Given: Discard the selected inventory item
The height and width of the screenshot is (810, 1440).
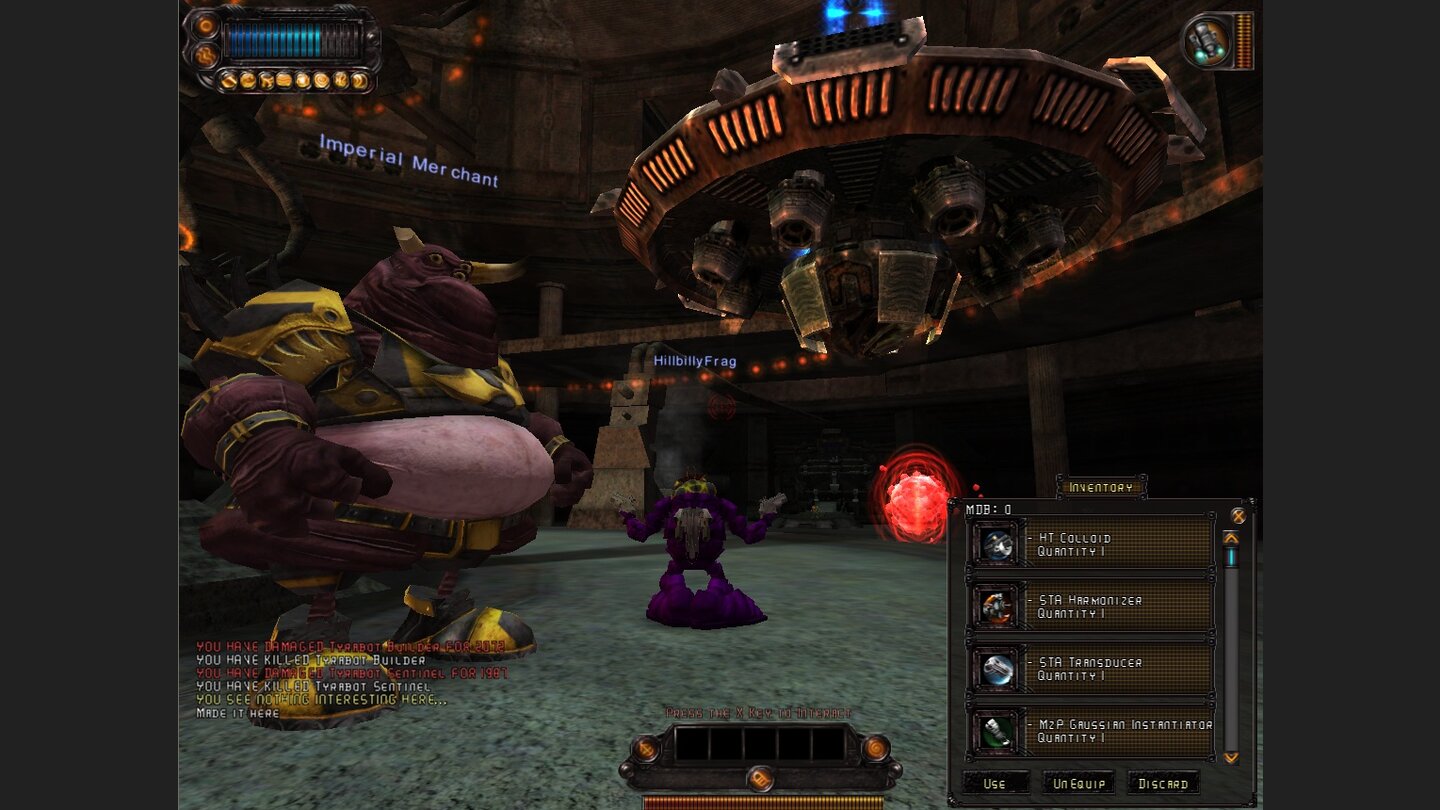Looking at the screenshot, I should pyautogui.click(x=1163, y=783).
